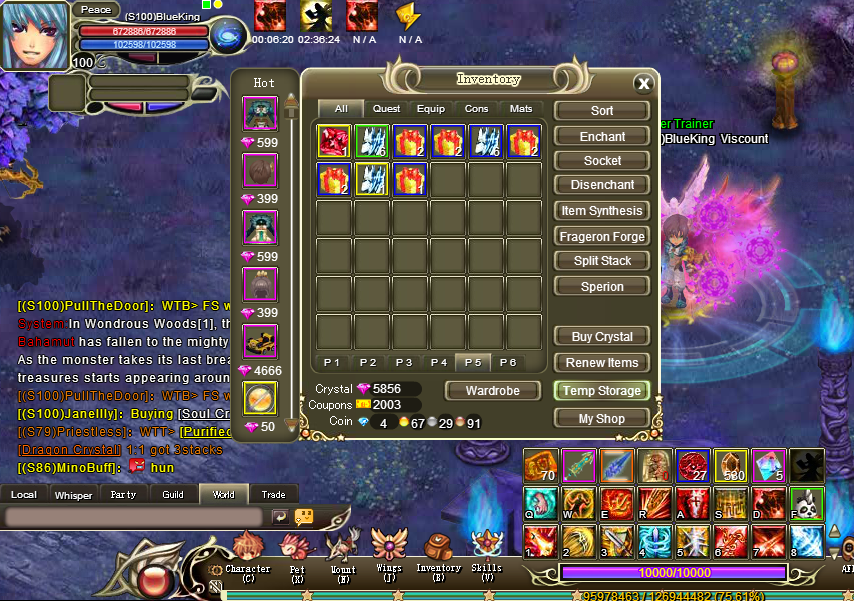Sort the inventory items
The height and width of the screenshot is (601, 854).
click(x=602, y=111)
